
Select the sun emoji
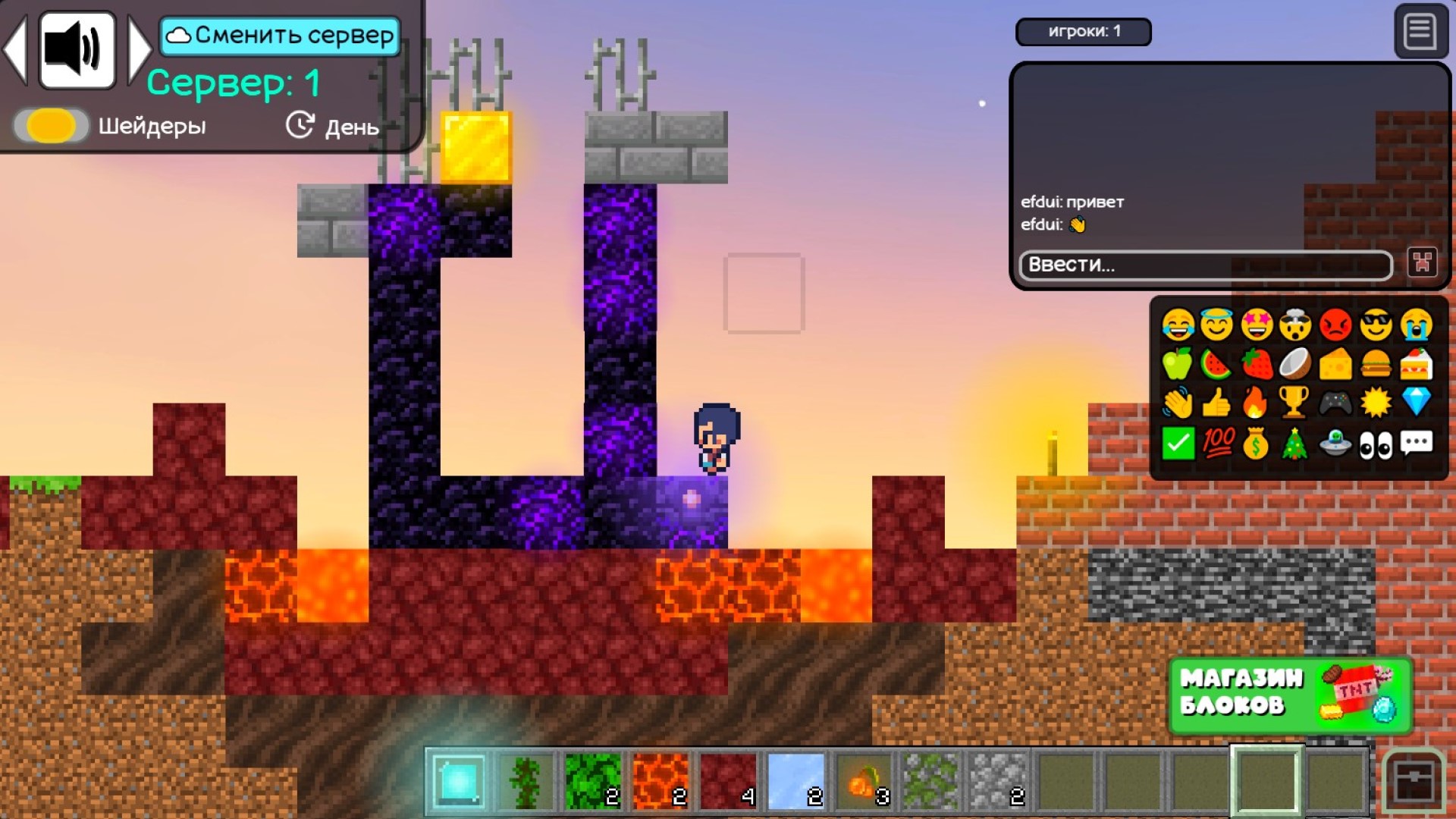1376,403
